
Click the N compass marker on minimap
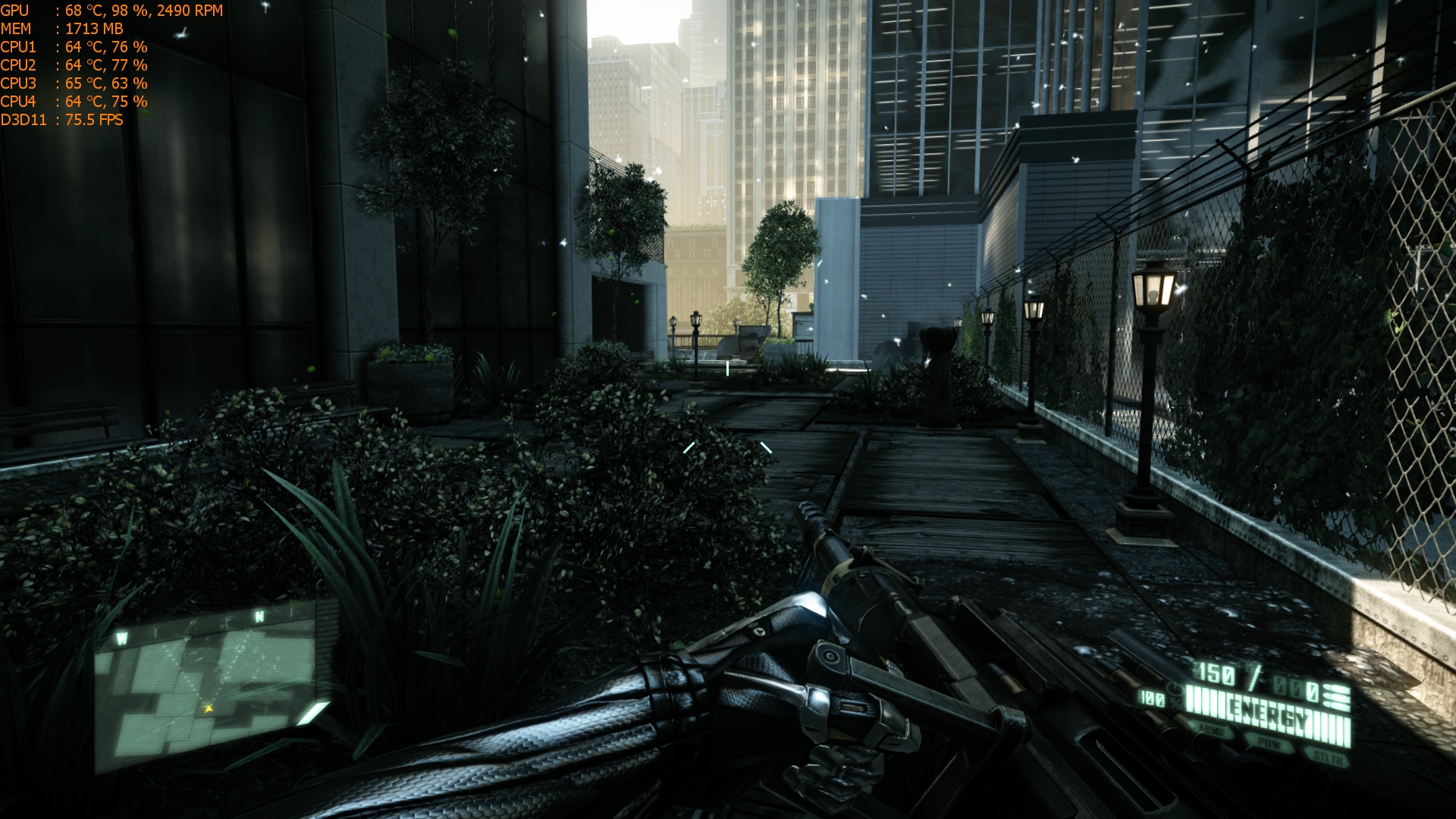point(259,617)
